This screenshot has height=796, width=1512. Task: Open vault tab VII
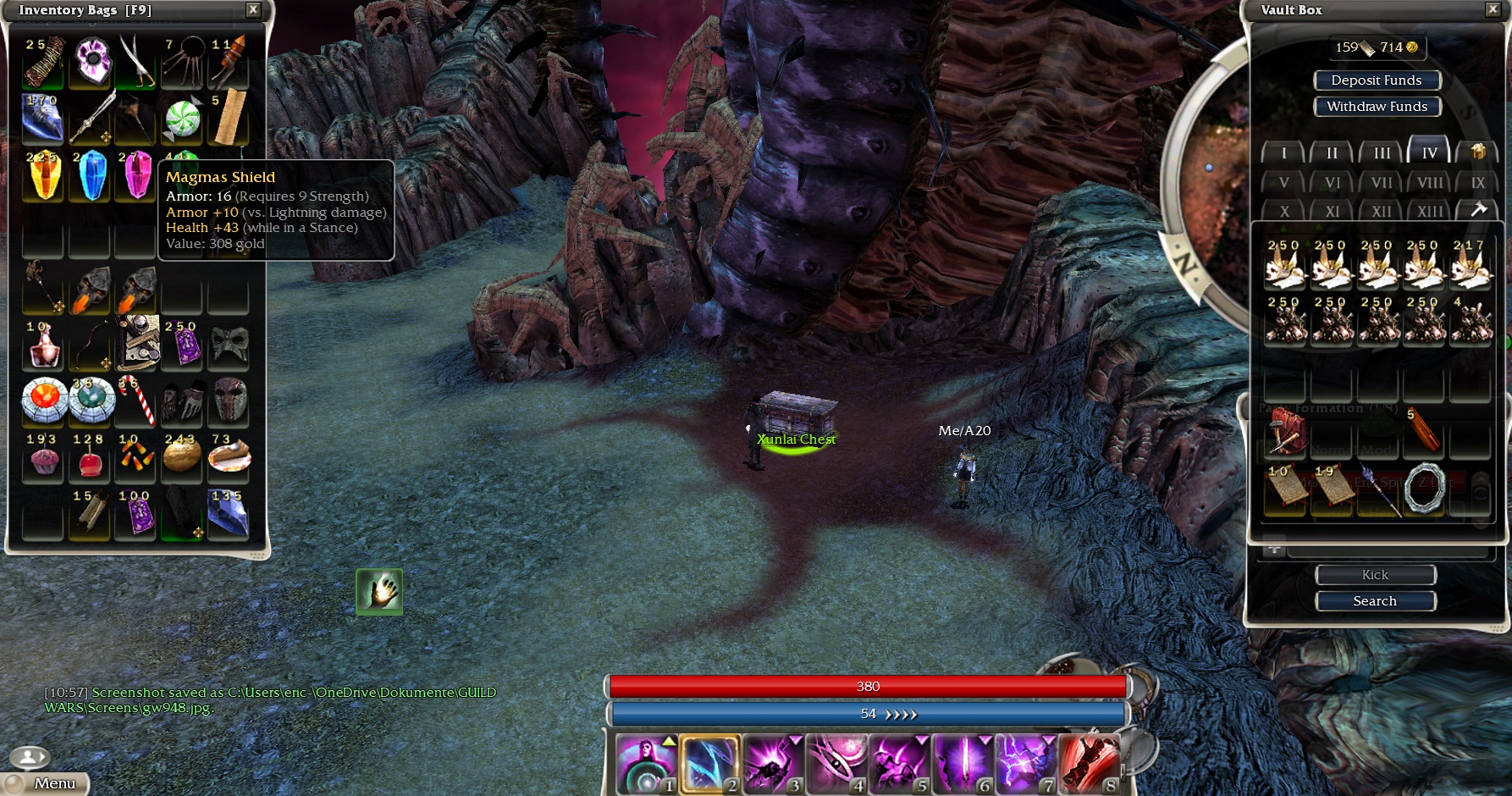tap(1382, 183)
